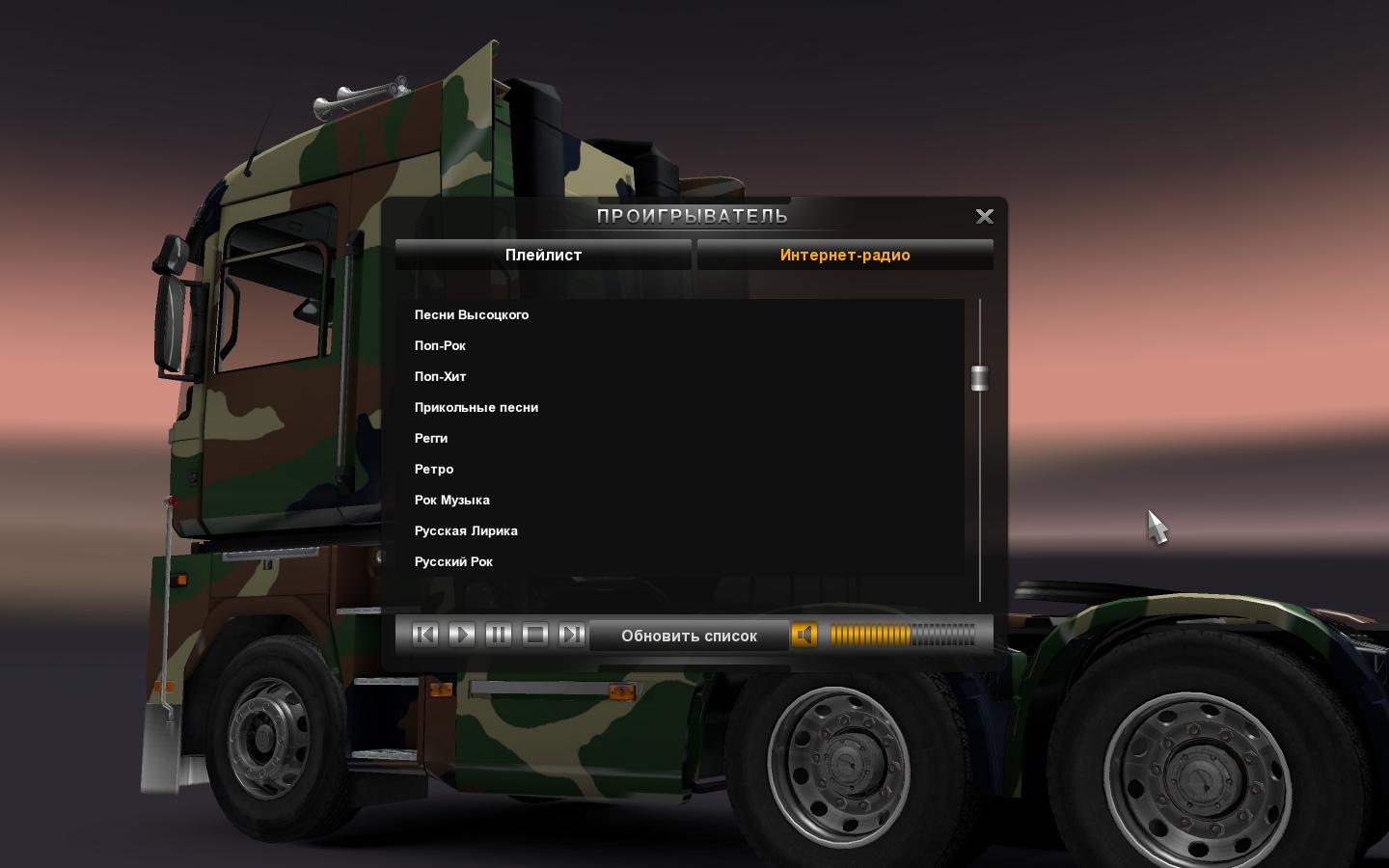Image resolution: width=1389 pixels, height=868 pixels.
Task: Start playback with the play button
Action: (462, 635)
